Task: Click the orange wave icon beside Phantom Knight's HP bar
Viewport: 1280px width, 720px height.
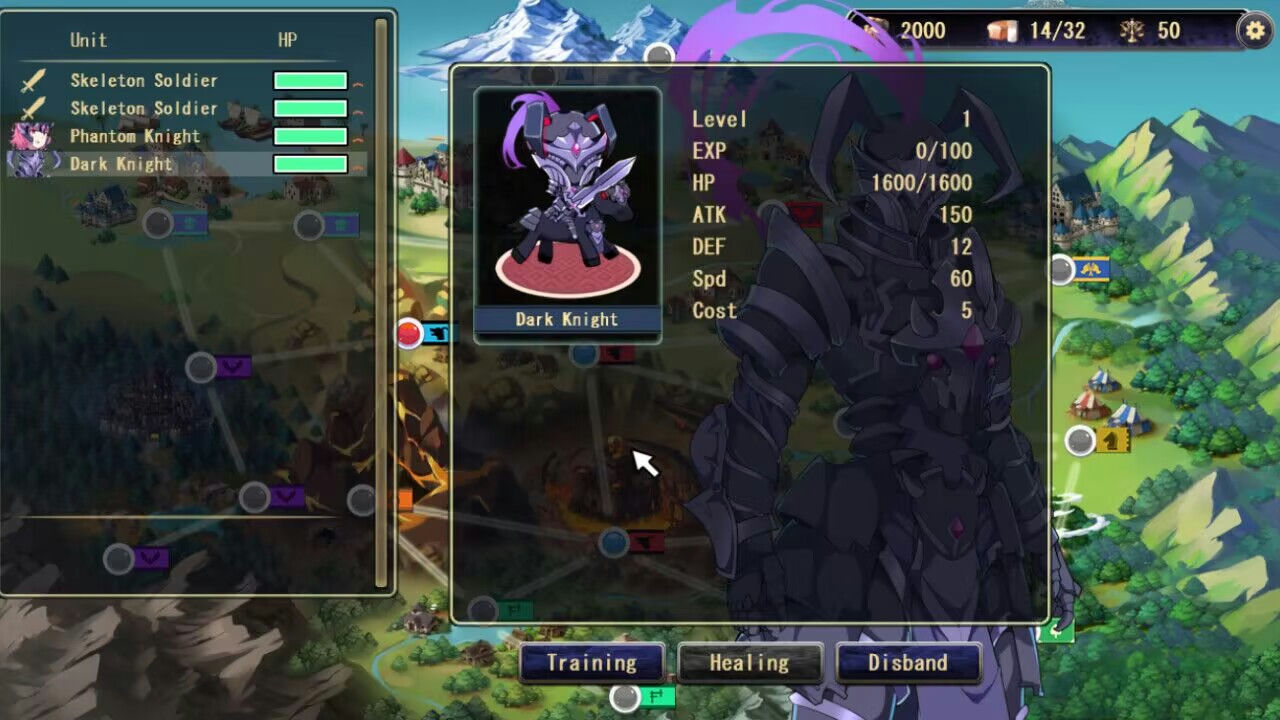Action: tap(360, 138)
